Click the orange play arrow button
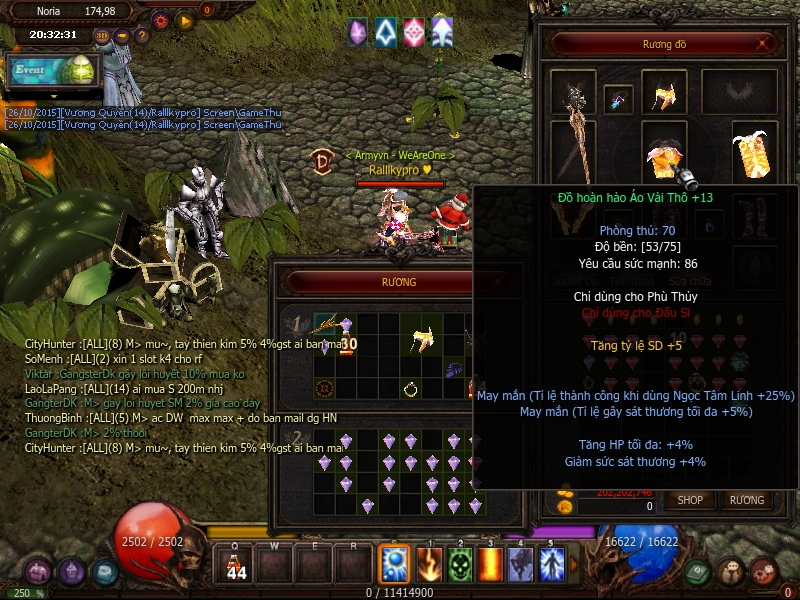Viewport: 800px width, 600px height. (x=185, y=19)
